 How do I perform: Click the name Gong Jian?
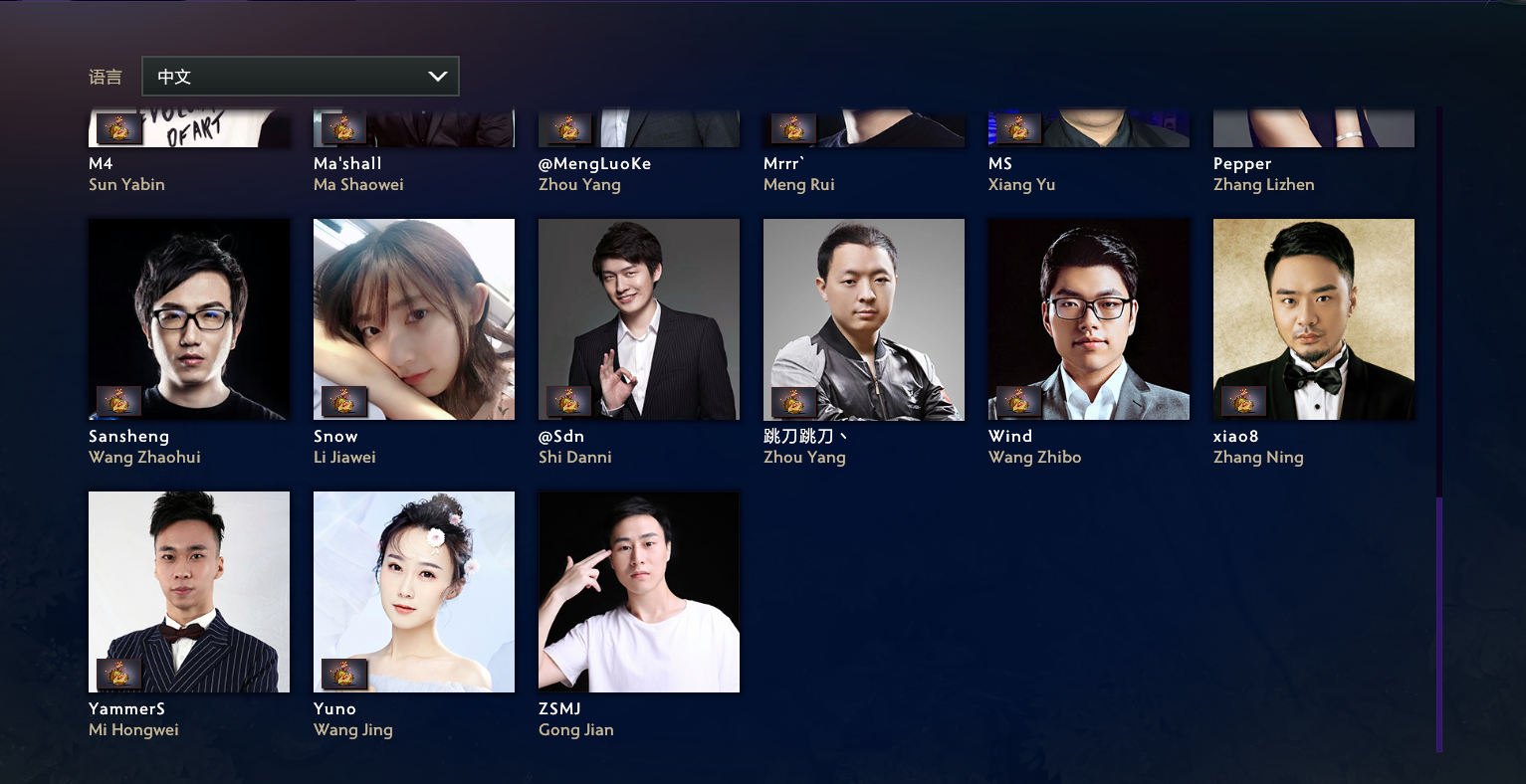[576, 729]
